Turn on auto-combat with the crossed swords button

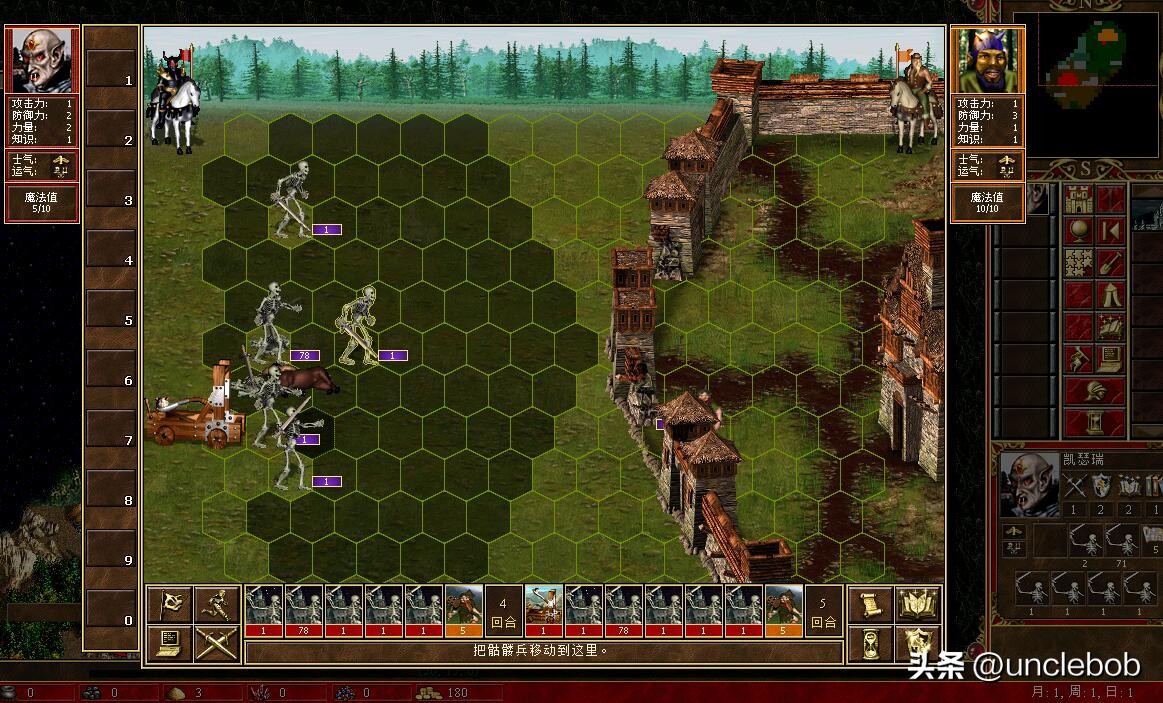coord(217,642)
